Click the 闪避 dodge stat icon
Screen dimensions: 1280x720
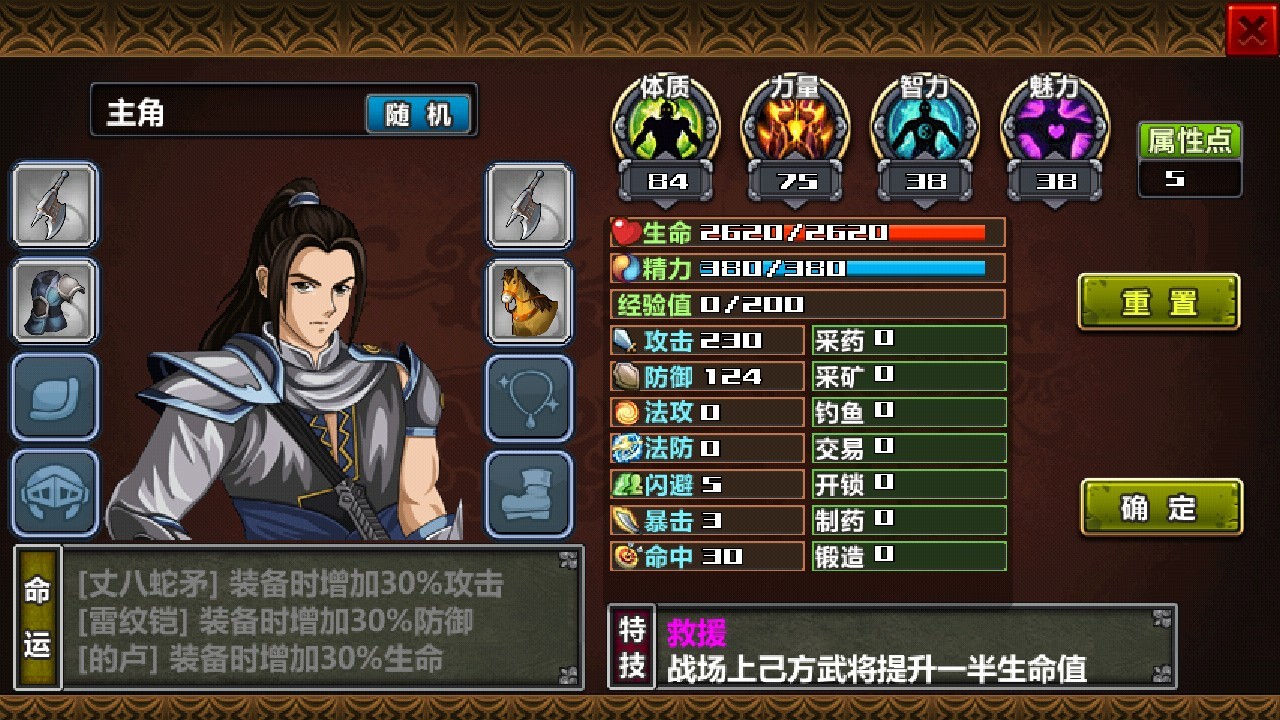coord(627,484)
